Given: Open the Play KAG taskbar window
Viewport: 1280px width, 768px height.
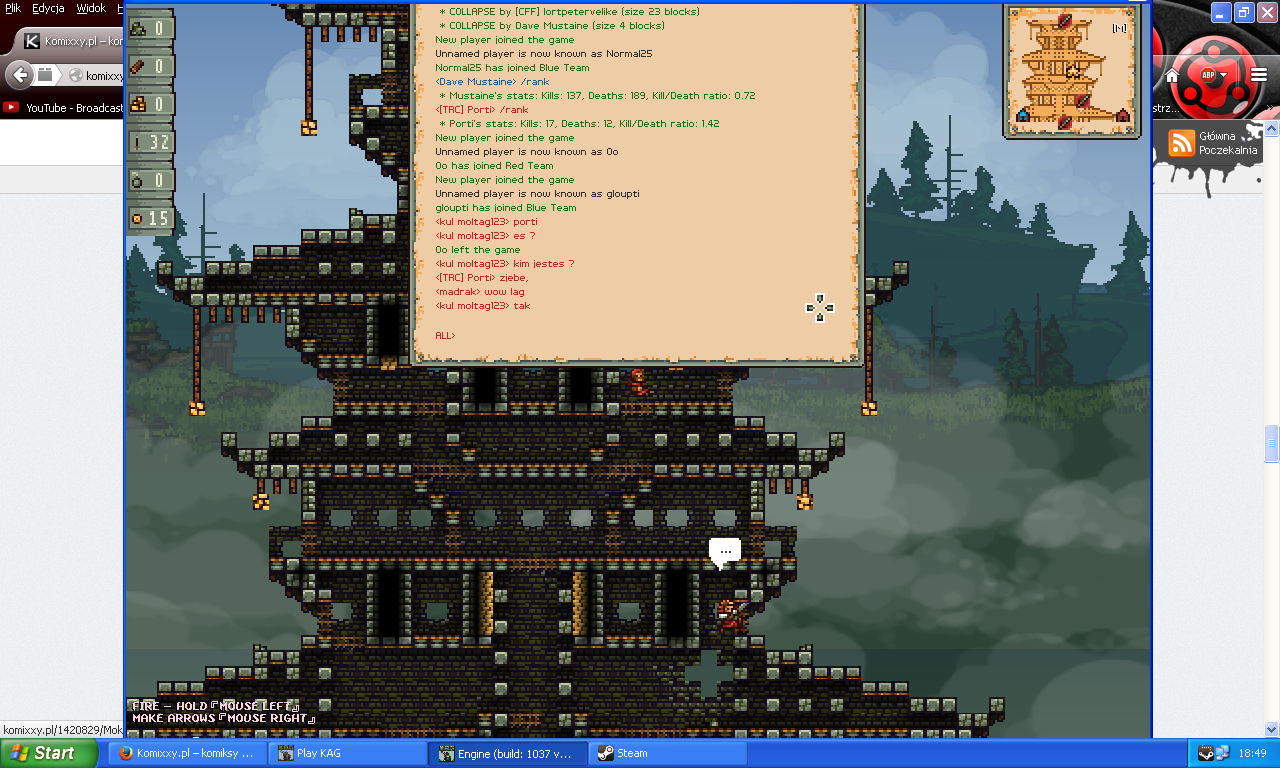Looking at the screenshot, I should [x=347, y=753].
